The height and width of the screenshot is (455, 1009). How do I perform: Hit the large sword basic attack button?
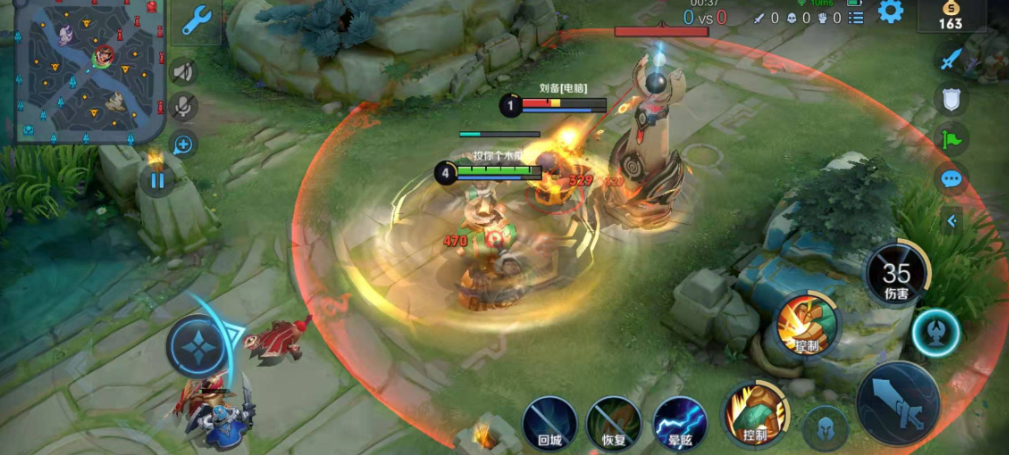pos(897,400)
